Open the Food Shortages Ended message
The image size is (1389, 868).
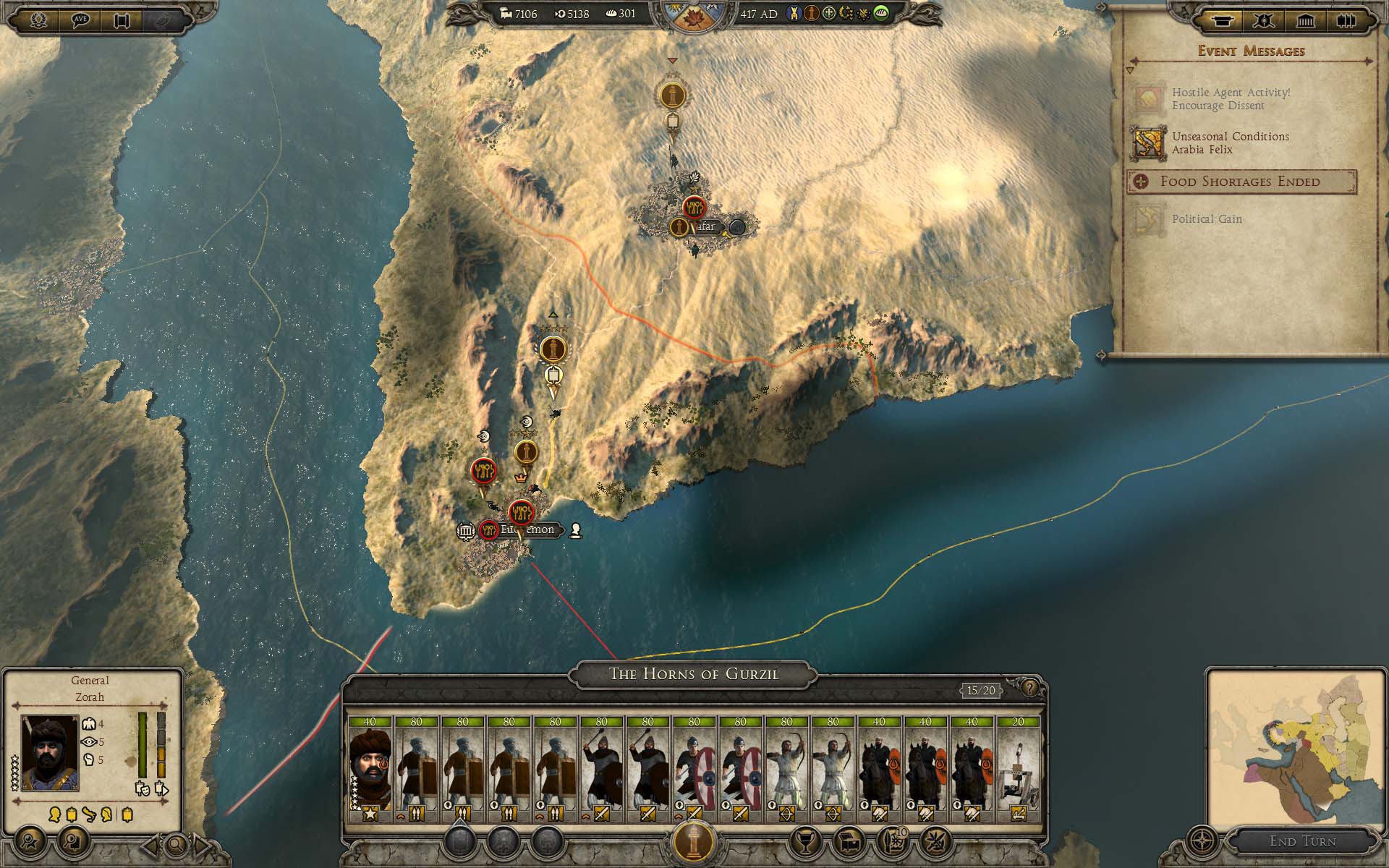point(1241,182)
